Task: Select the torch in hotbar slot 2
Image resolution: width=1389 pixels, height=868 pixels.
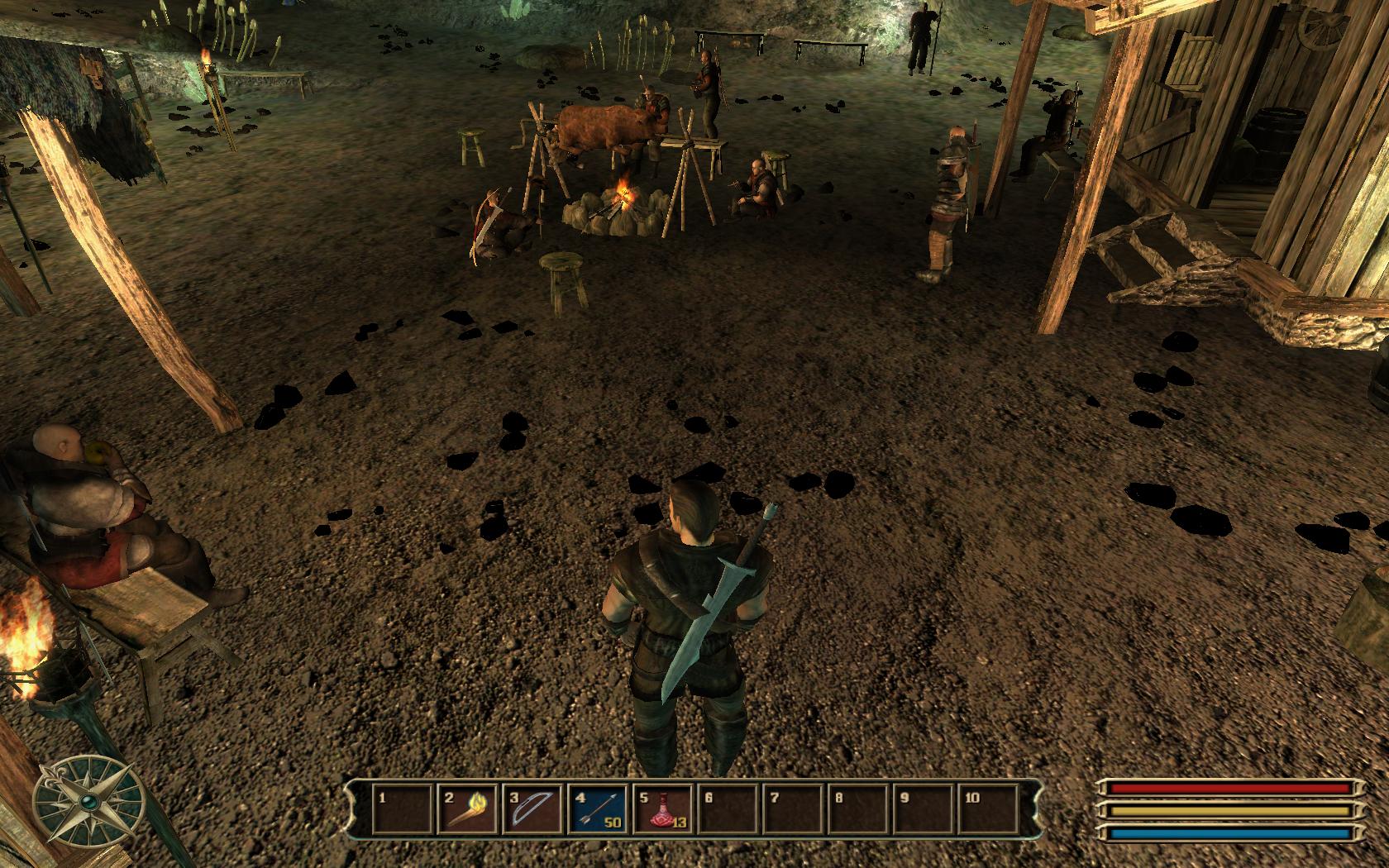Action: coord(468,808)
